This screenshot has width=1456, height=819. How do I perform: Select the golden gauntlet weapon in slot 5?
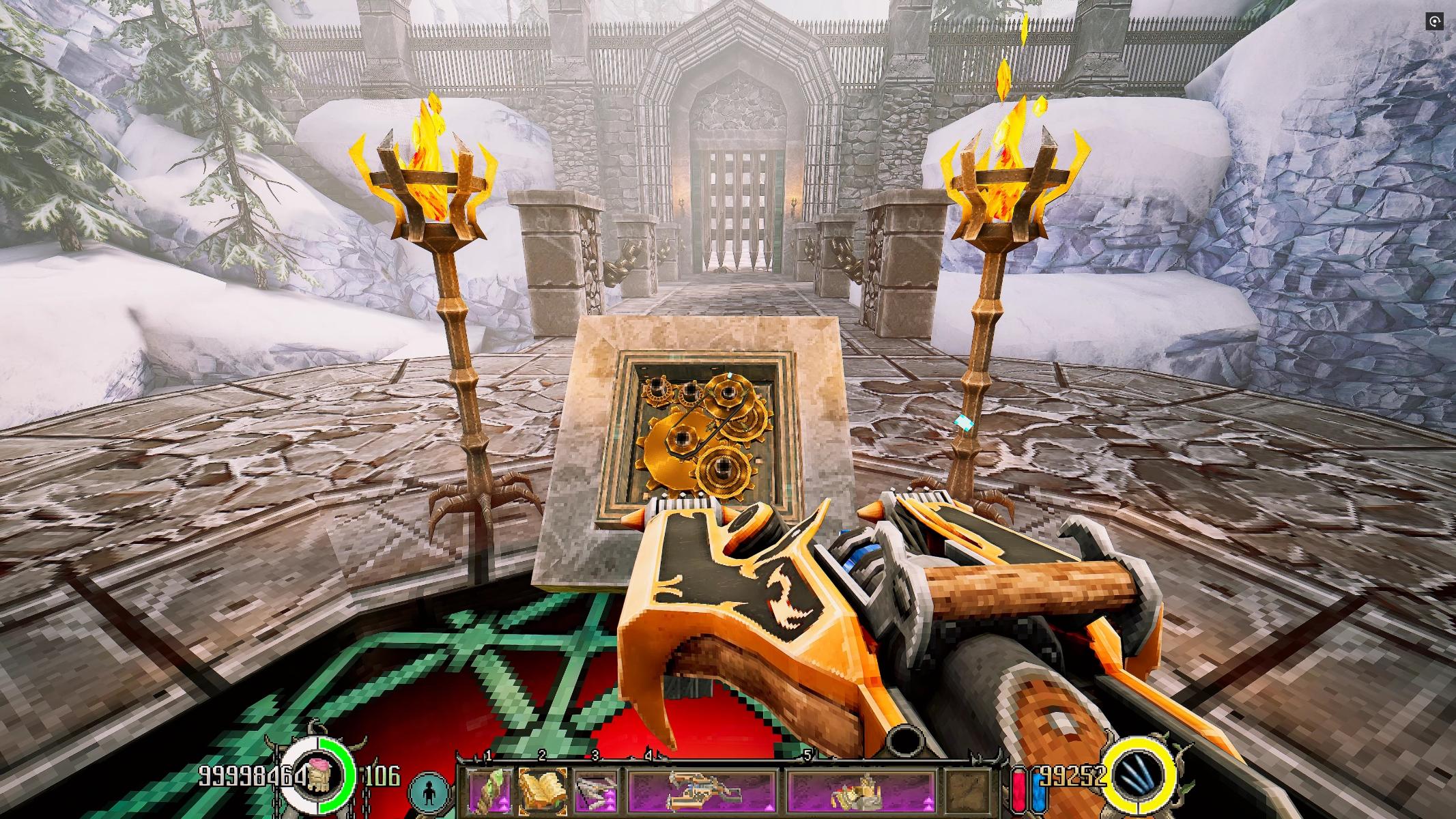tap(861, 776)
